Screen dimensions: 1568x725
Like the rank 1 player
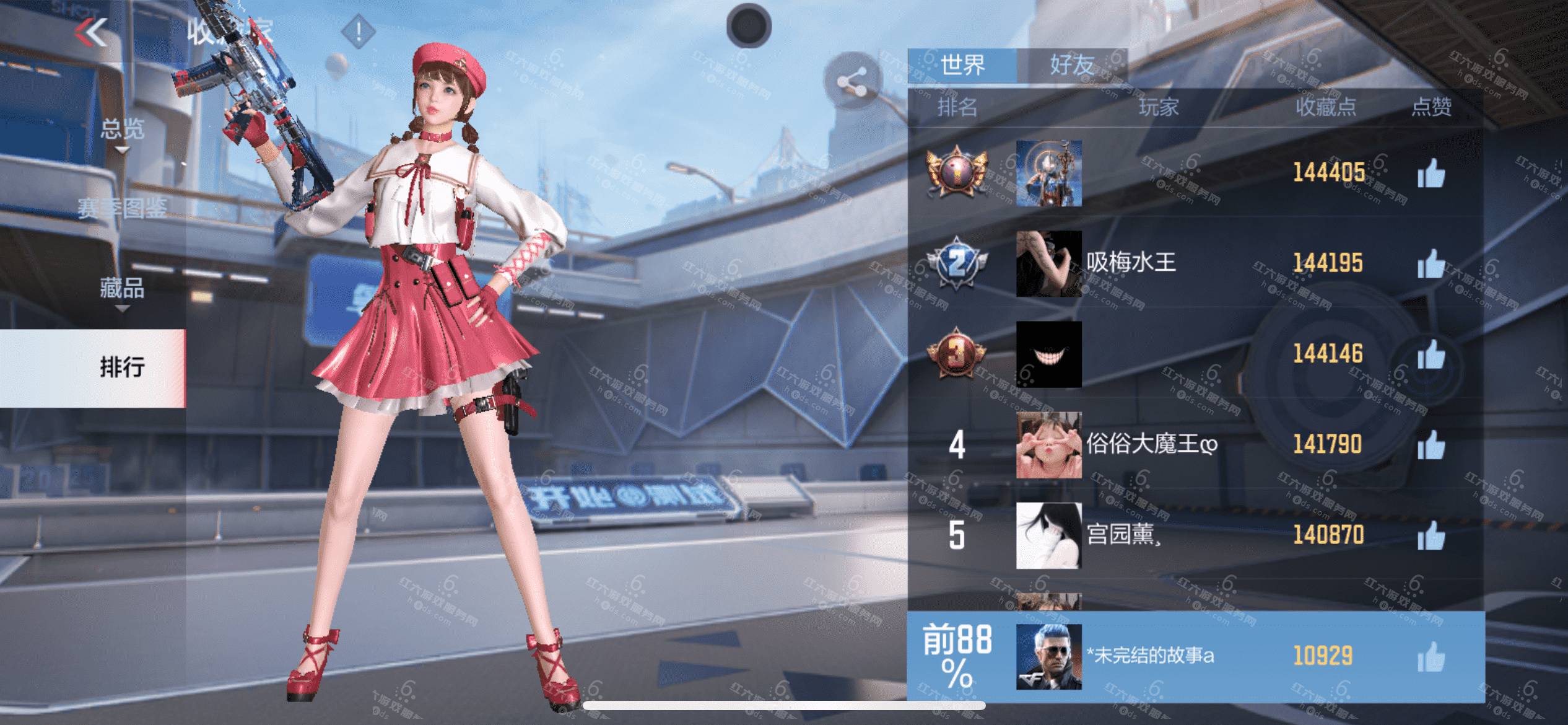1431,173
